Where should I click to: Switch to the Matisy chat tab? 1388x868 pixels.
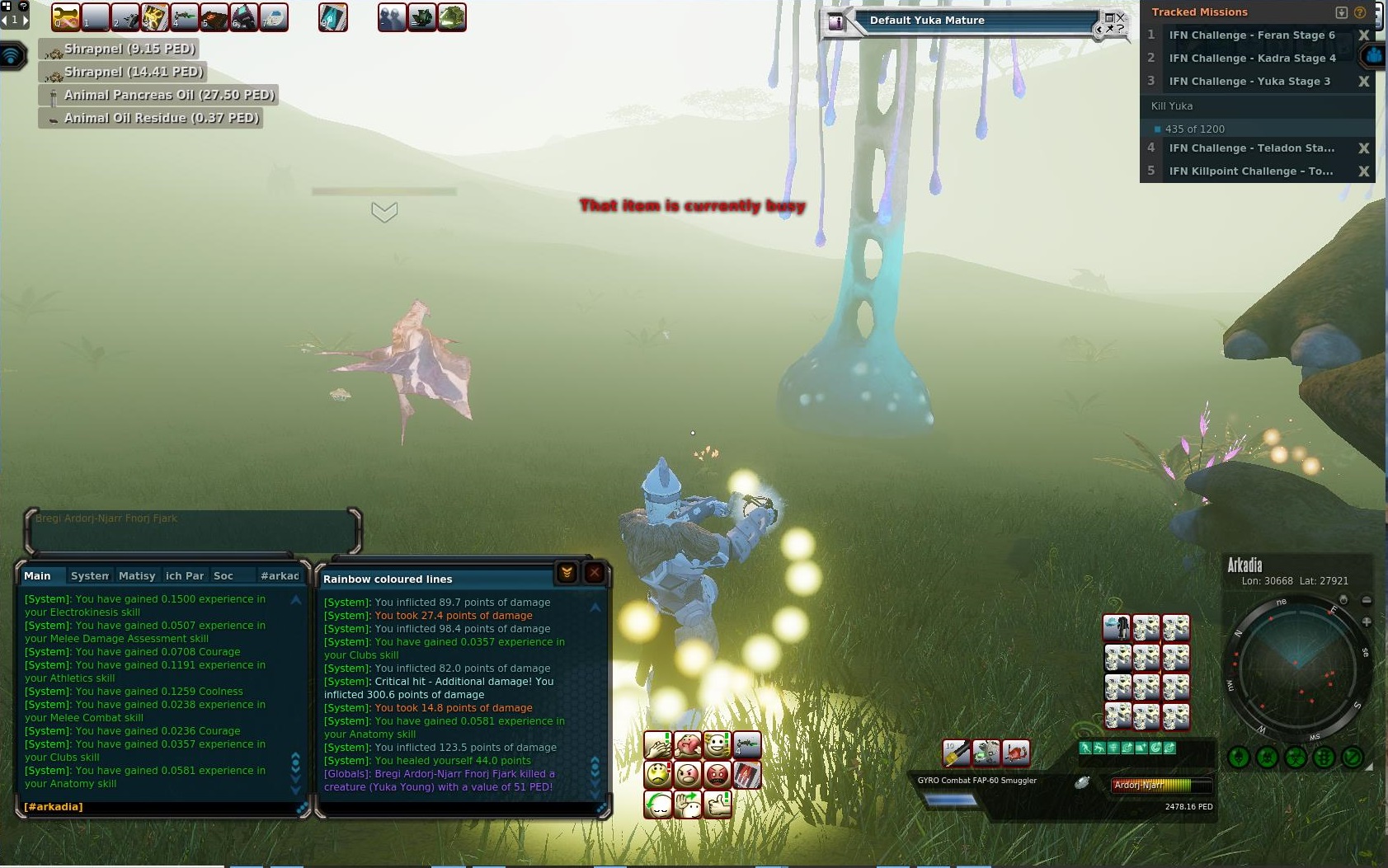tap(137, 576)
